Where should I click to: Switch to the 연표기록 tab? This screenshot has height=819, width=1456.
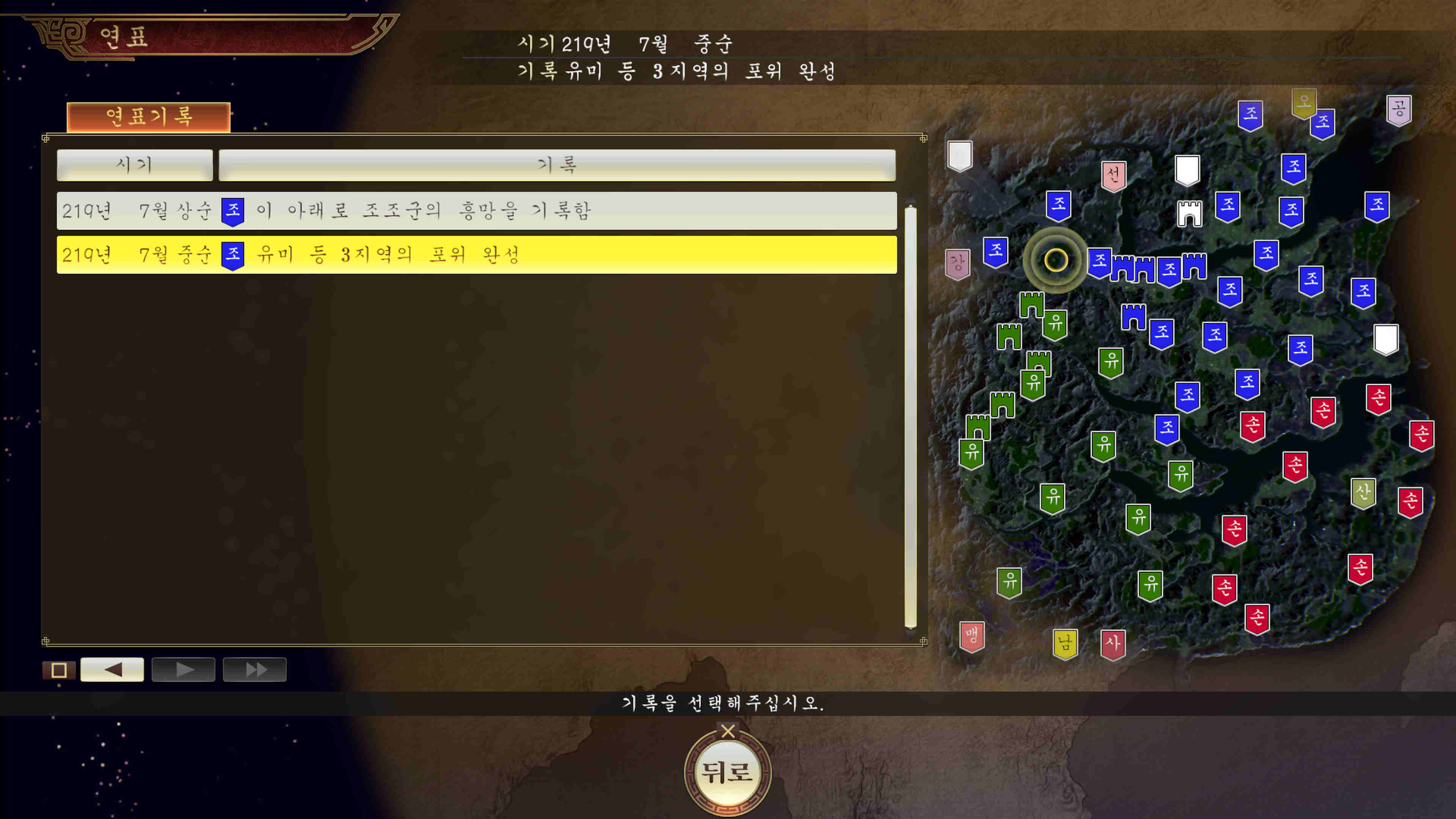149,118
